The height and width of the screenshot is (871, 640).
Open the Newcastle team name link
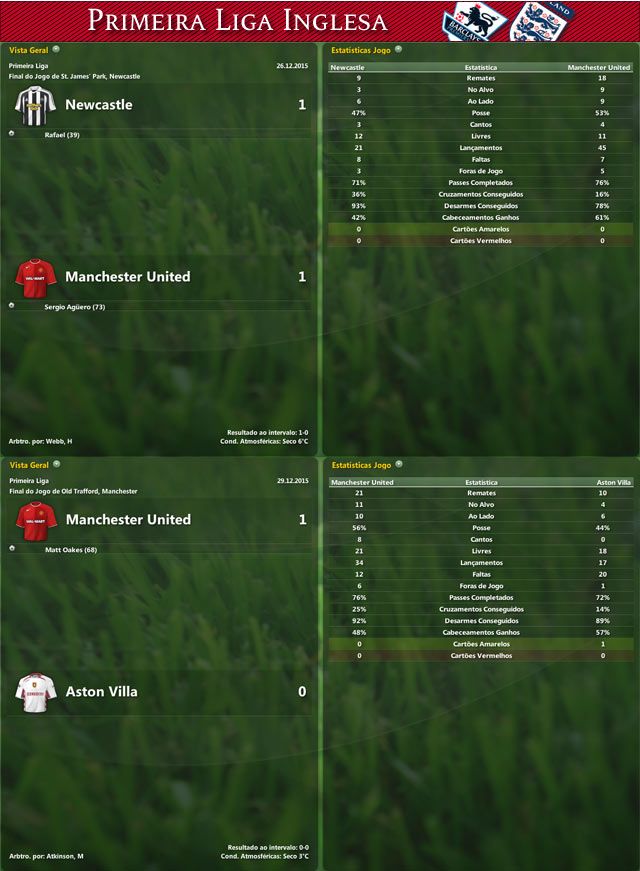[98, 105]
